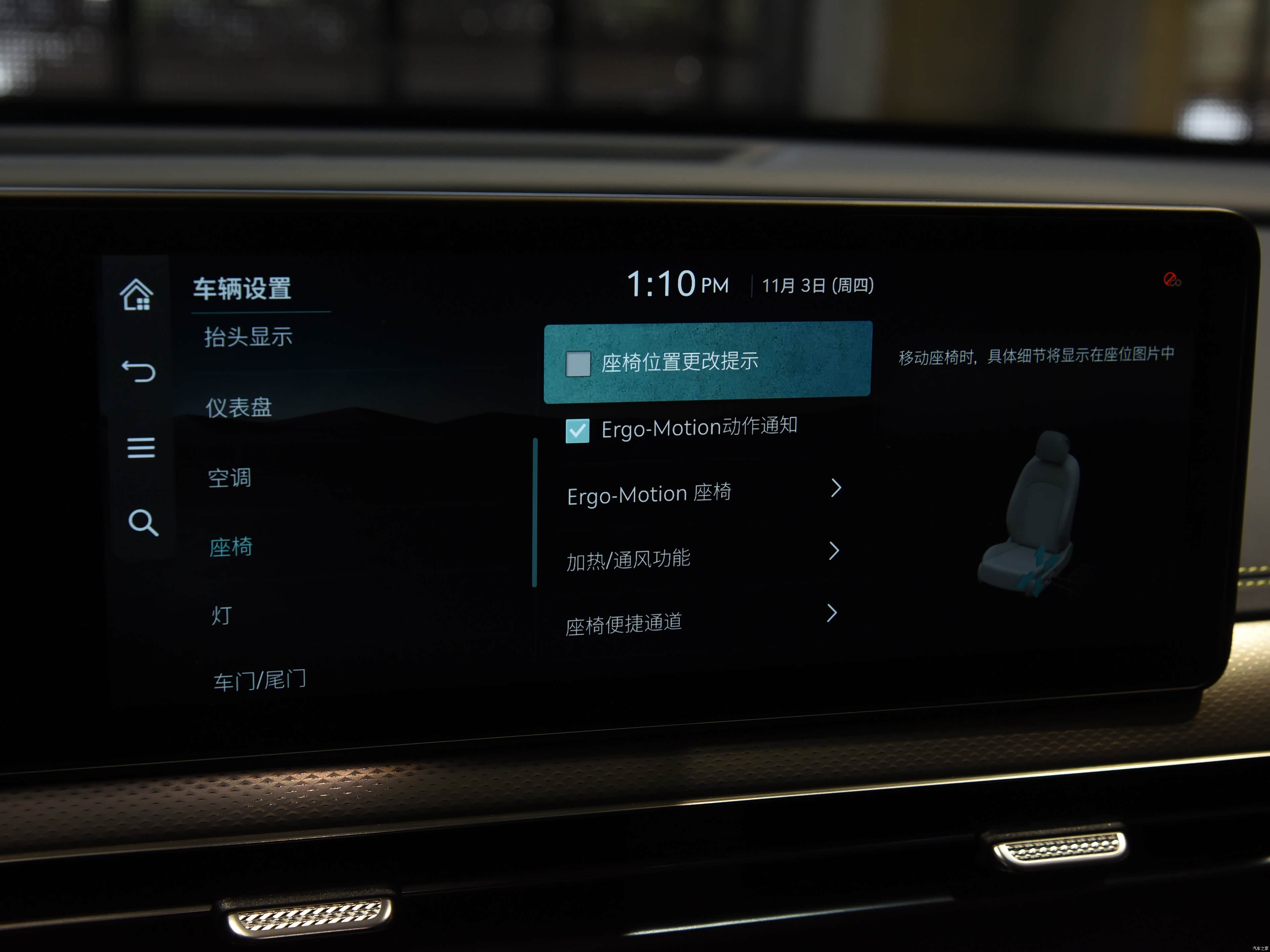Uncheck the Ergo-Motion动作通知 checkbox
This screenshot has height=952, width=1270.
577,430
